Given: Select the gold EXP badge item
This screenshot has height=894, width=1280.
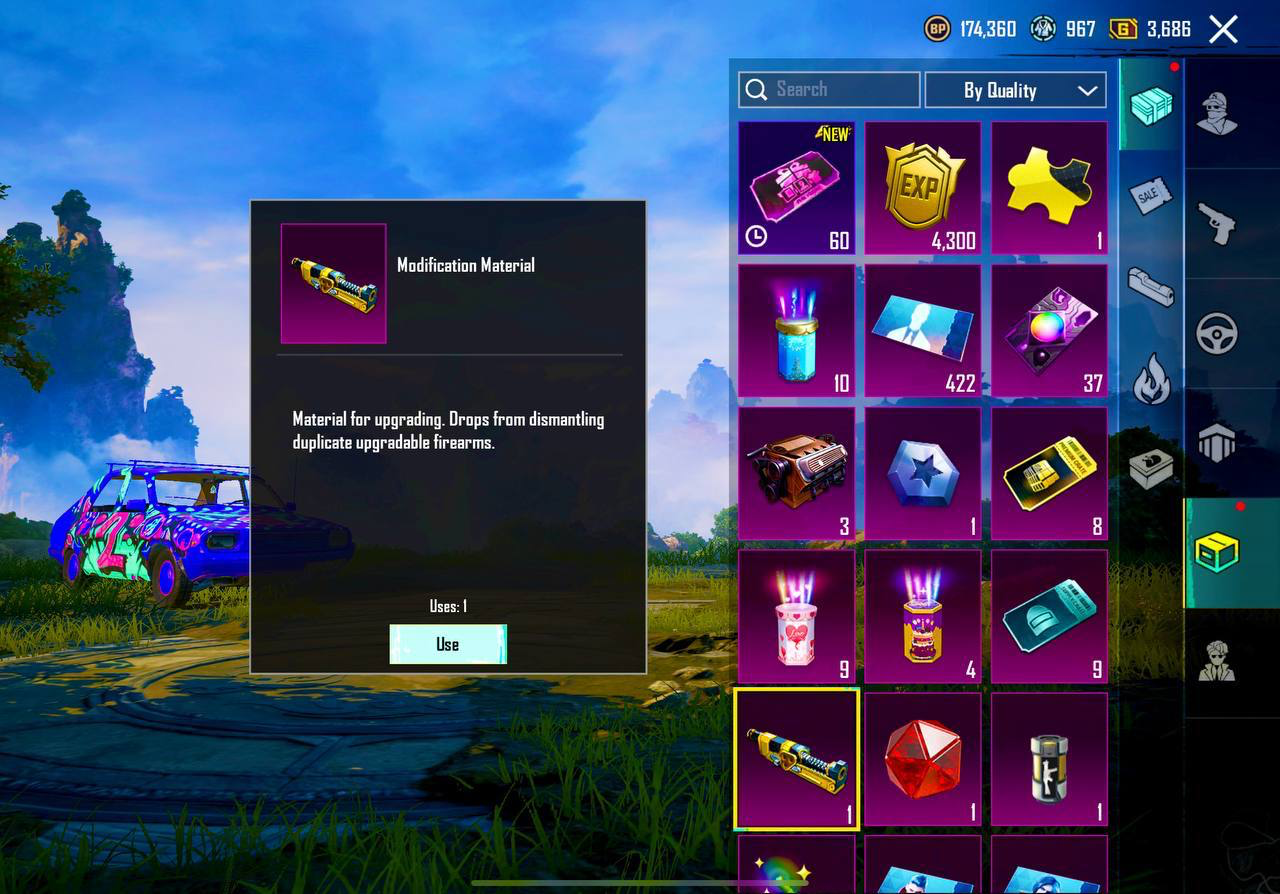Looking at the screenshot, I should [923, 188].
